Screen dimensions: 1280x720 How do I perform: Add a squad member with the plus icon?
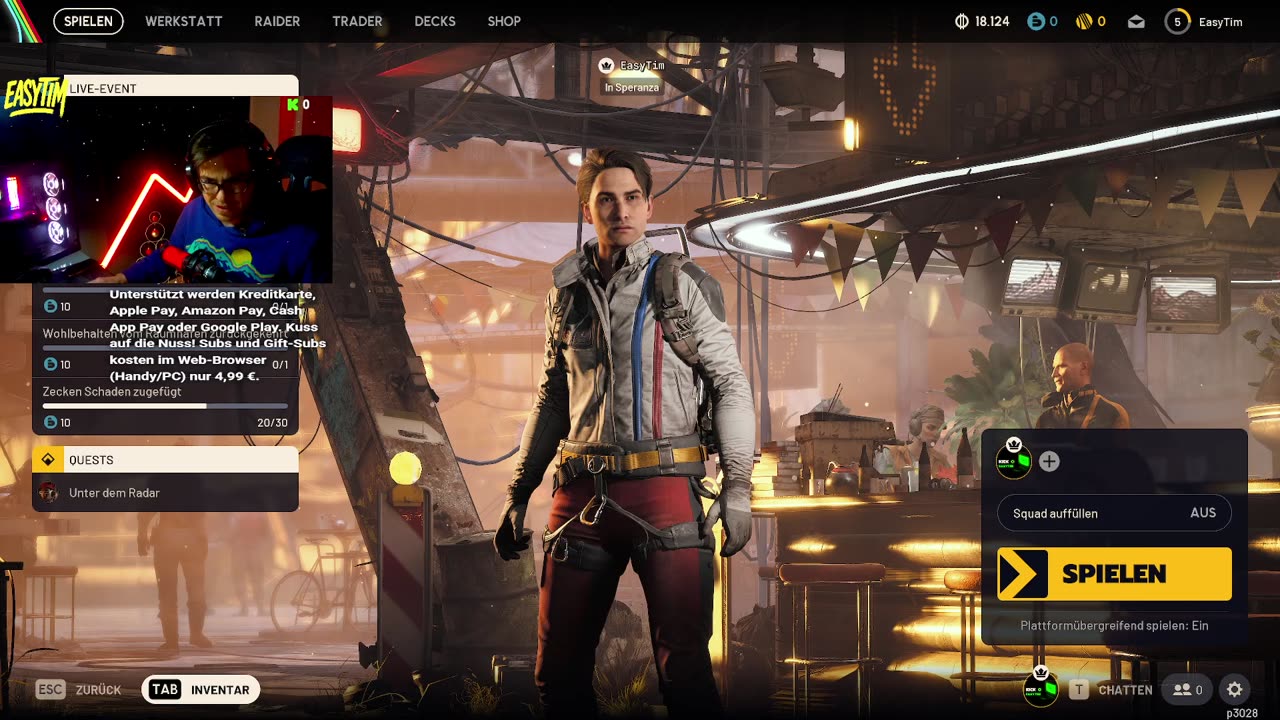(x=1049, y=461)
